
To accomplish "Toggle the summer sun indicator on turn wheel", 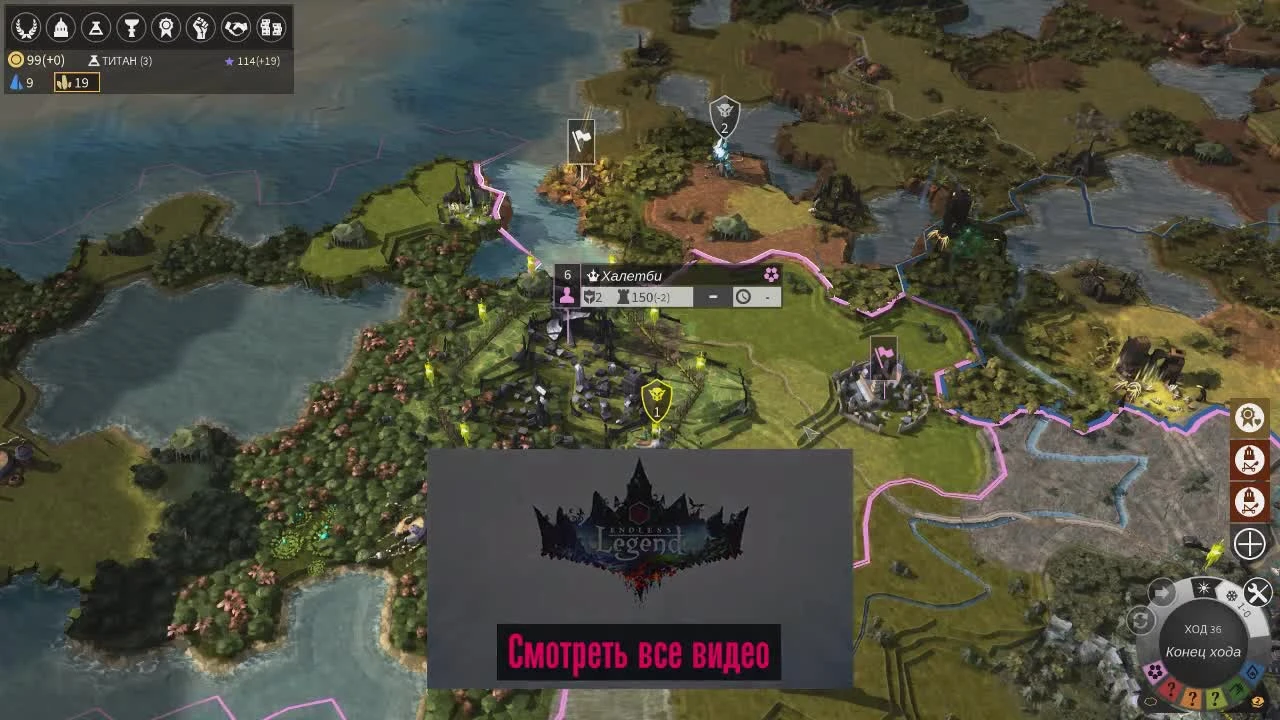I will pos(1204,587).
